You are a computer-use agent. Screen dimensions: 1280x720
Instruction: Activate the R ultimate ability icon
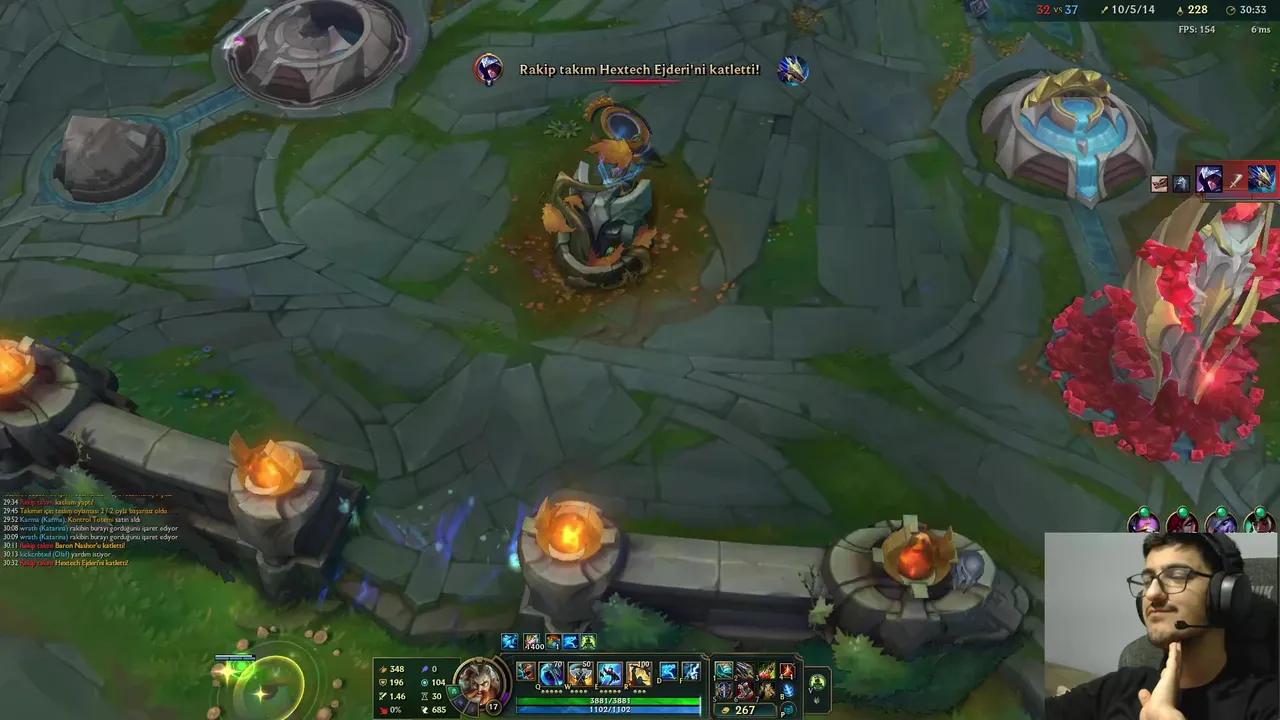pos(641,673)
